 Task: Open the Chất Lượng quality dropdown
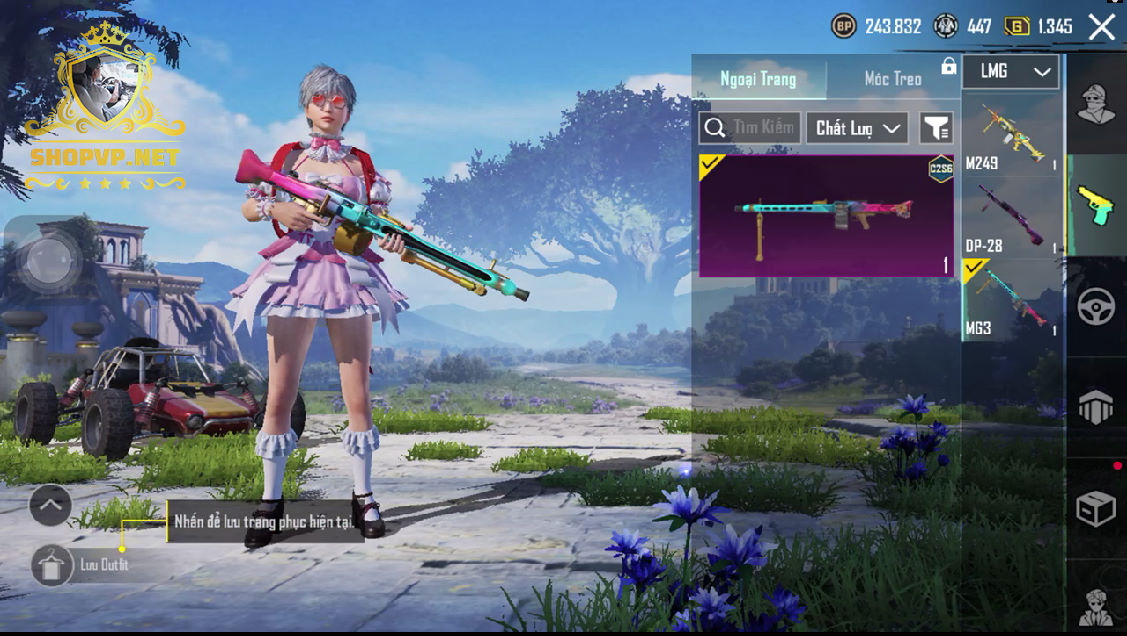(859, 128)
